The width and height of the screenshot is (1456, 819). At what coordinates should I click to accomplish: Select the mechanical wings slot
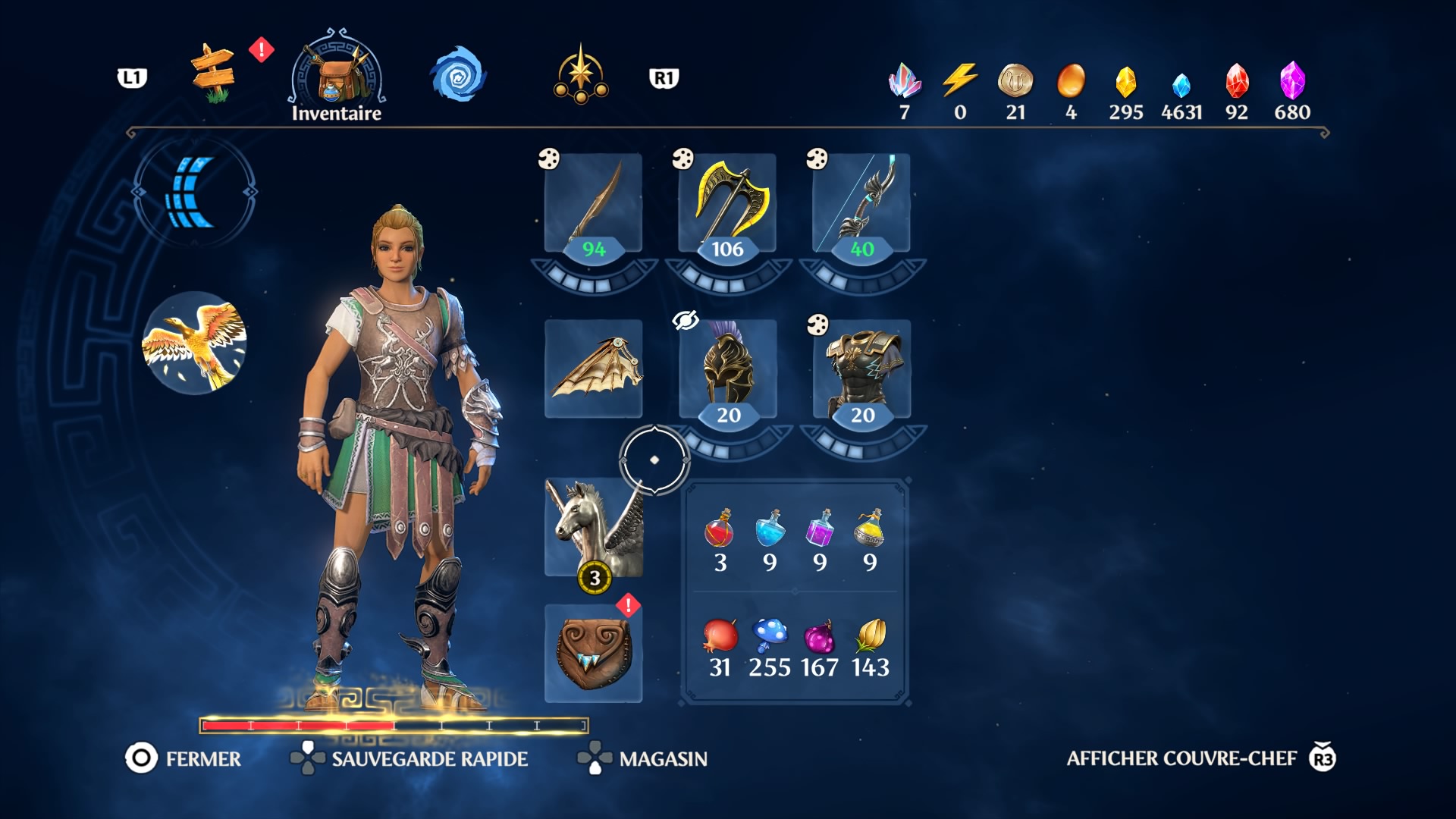point(593,369)
